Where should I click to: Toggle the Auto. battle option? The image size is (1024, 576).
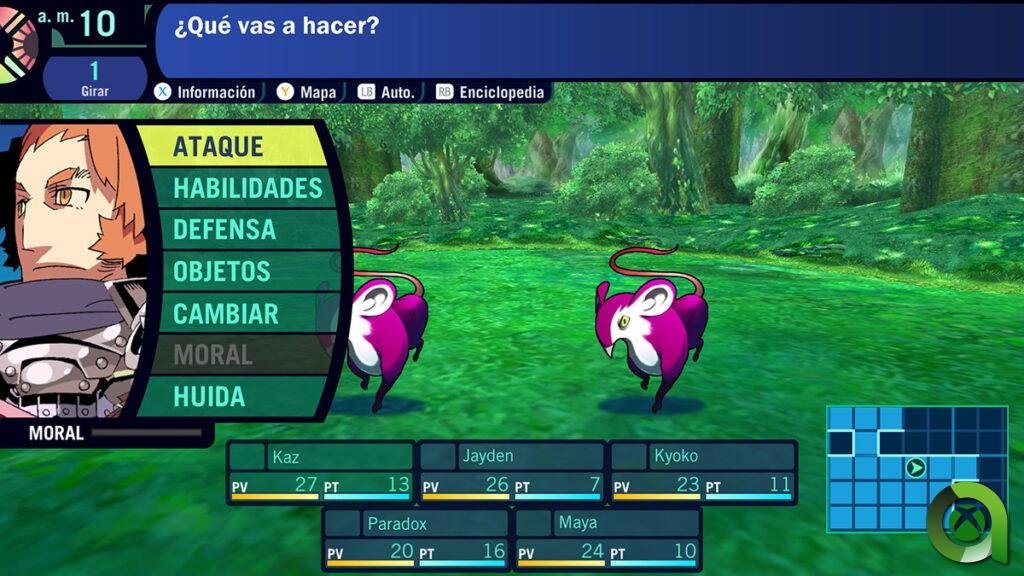pos(397,92)
